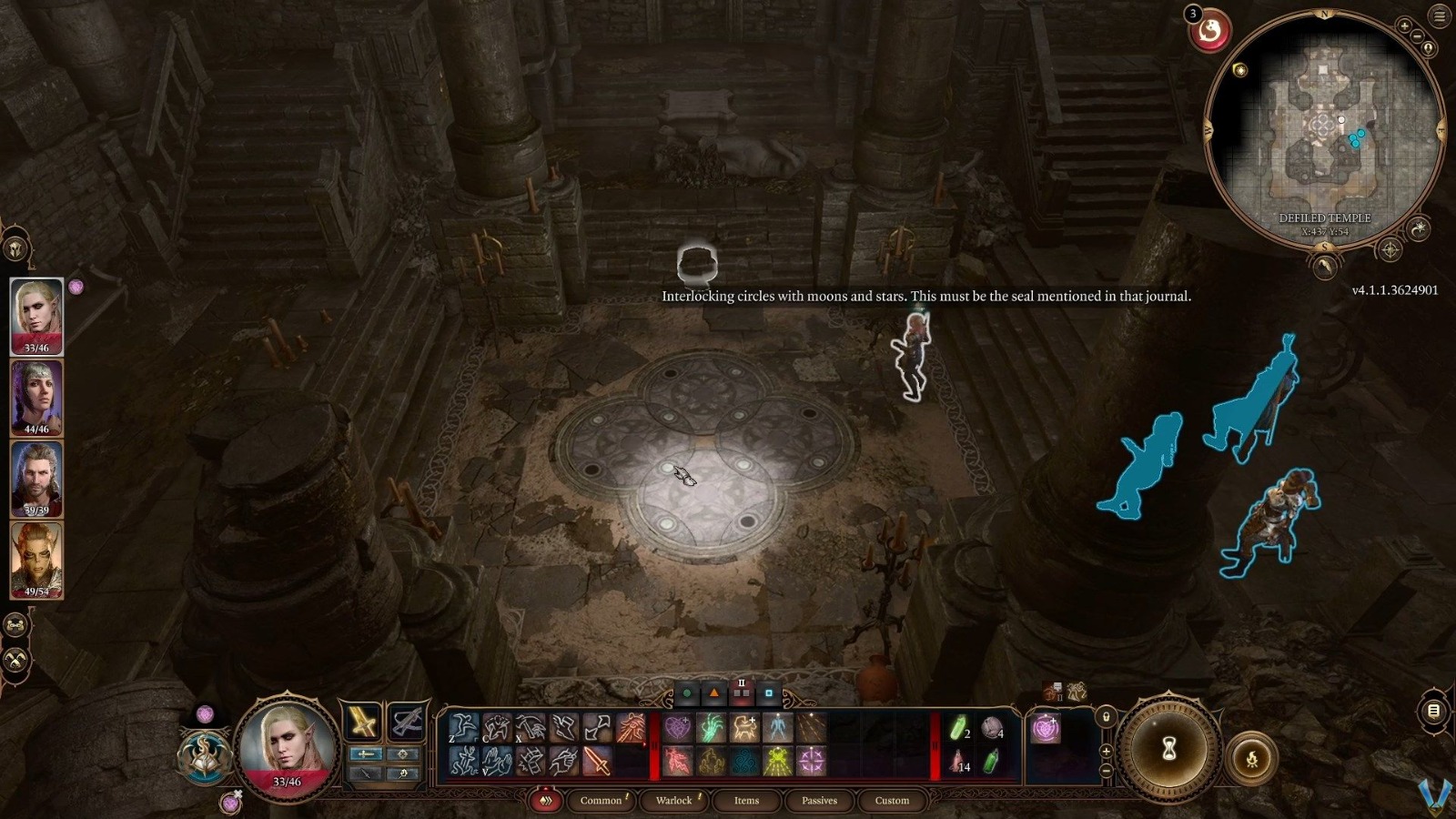1456x819 pixels.
Task: Open the Items hotbar tab
Action: coord(746,801)
